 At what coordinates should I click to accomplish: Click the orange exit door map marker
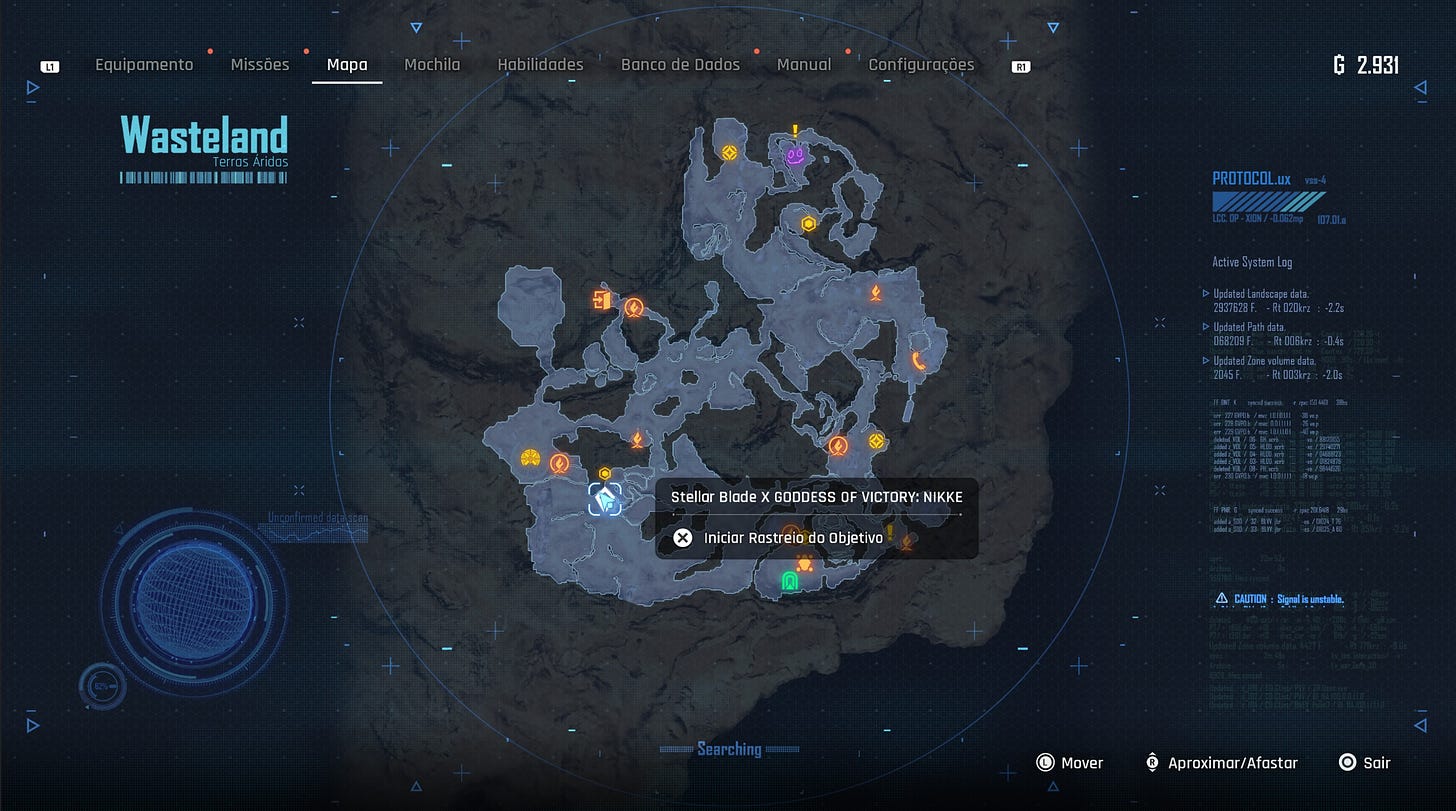[601, 299]
